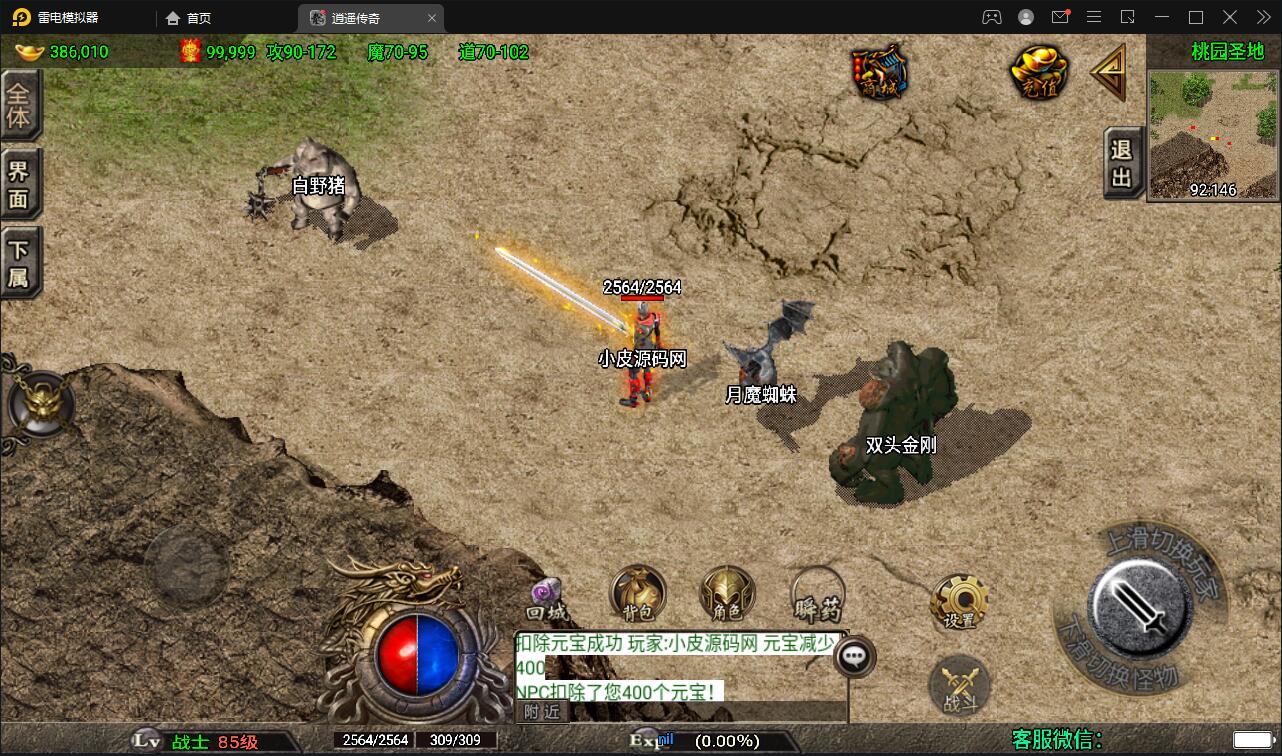Switch the 附近 chat channel tab
1282x756 pixels.
[543, 712]
